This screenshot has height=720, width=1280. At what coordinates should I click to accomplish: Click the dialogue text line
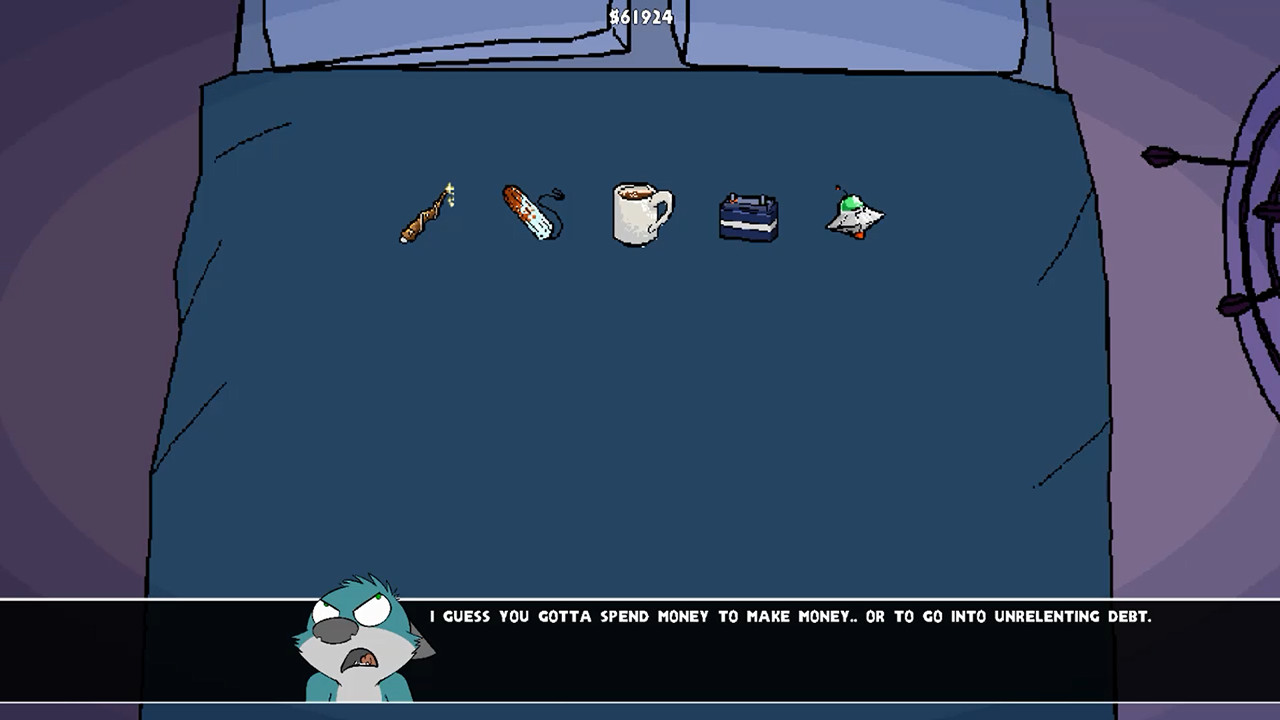pyautogui.click(x=790, y=617)
